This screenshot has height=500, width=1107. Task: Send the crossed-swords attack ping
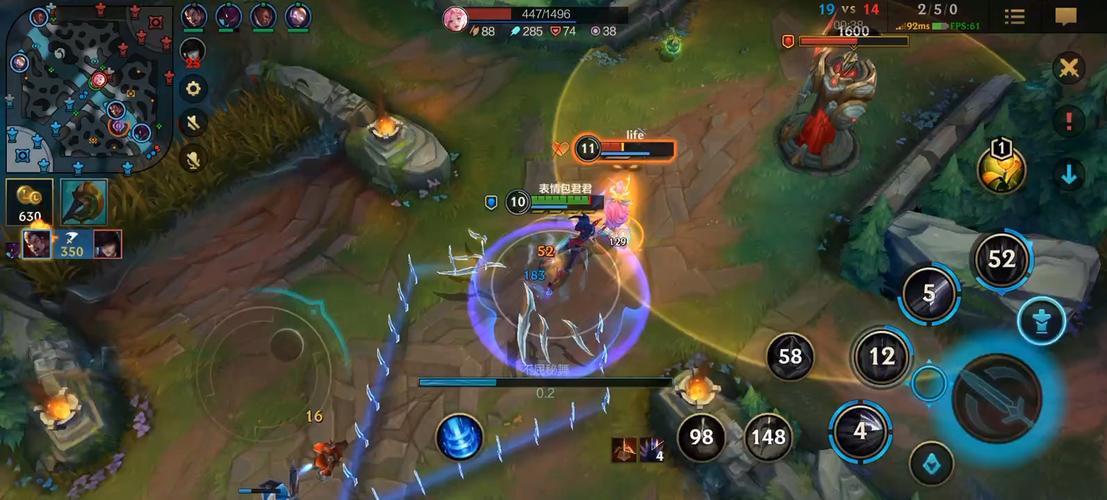click(1069, 69)
